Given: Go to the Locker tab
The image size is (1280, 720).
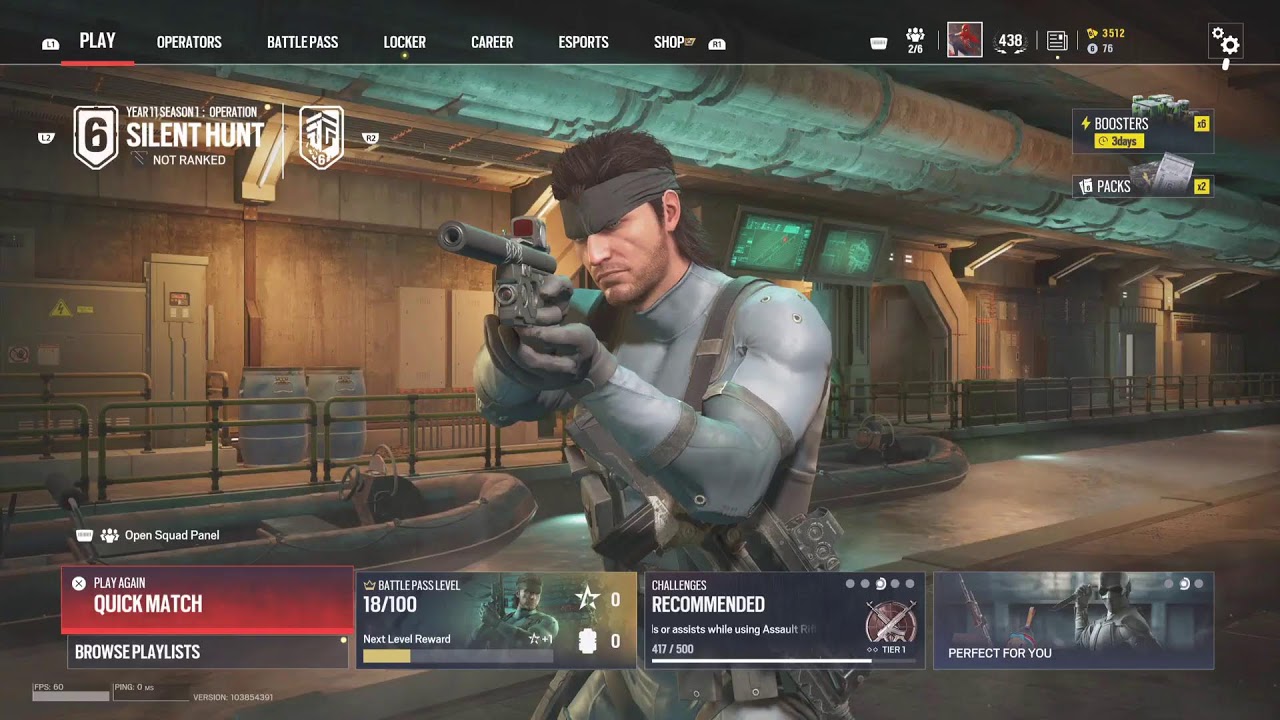Looking at the screenshot, I should 404,42.
